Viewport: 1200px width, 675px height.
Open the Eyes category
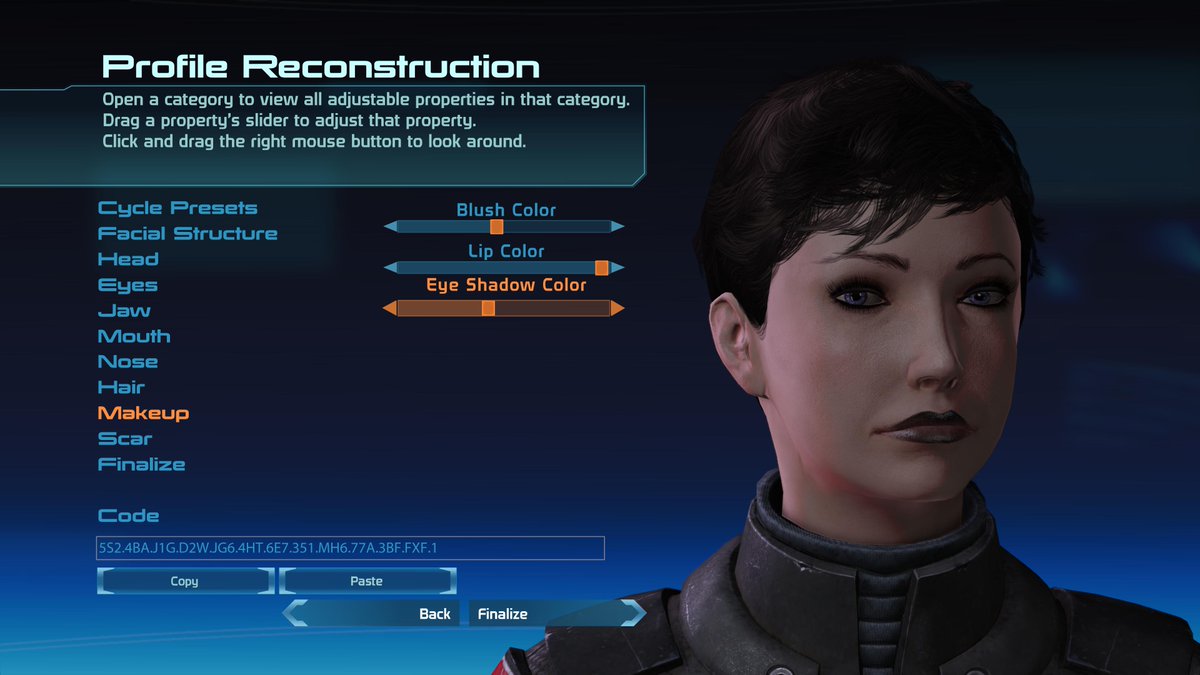pos(127,285)
